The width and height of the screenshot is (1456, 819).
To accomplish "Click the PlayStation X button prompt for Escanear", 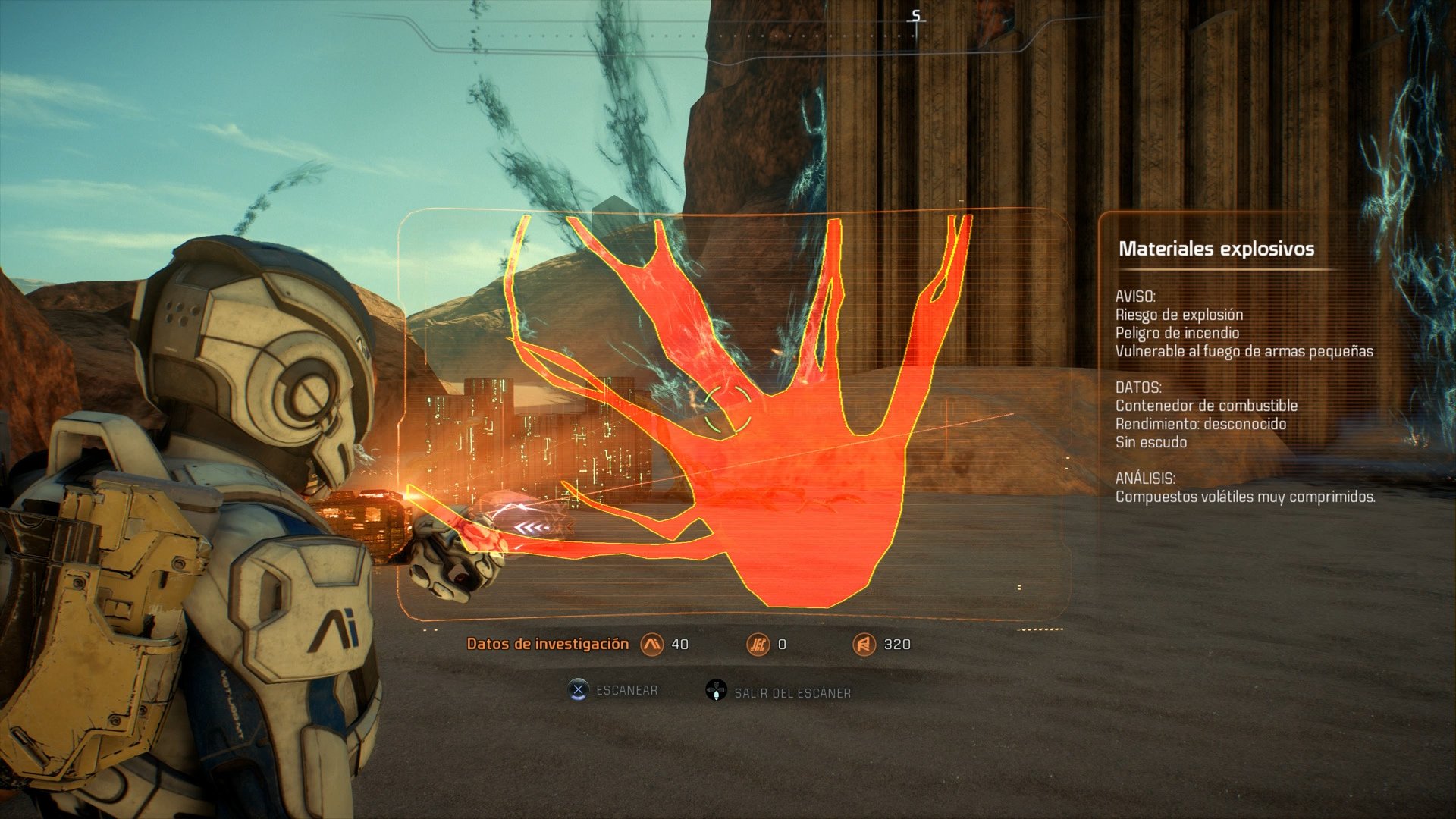I will [x=577, y=690].
